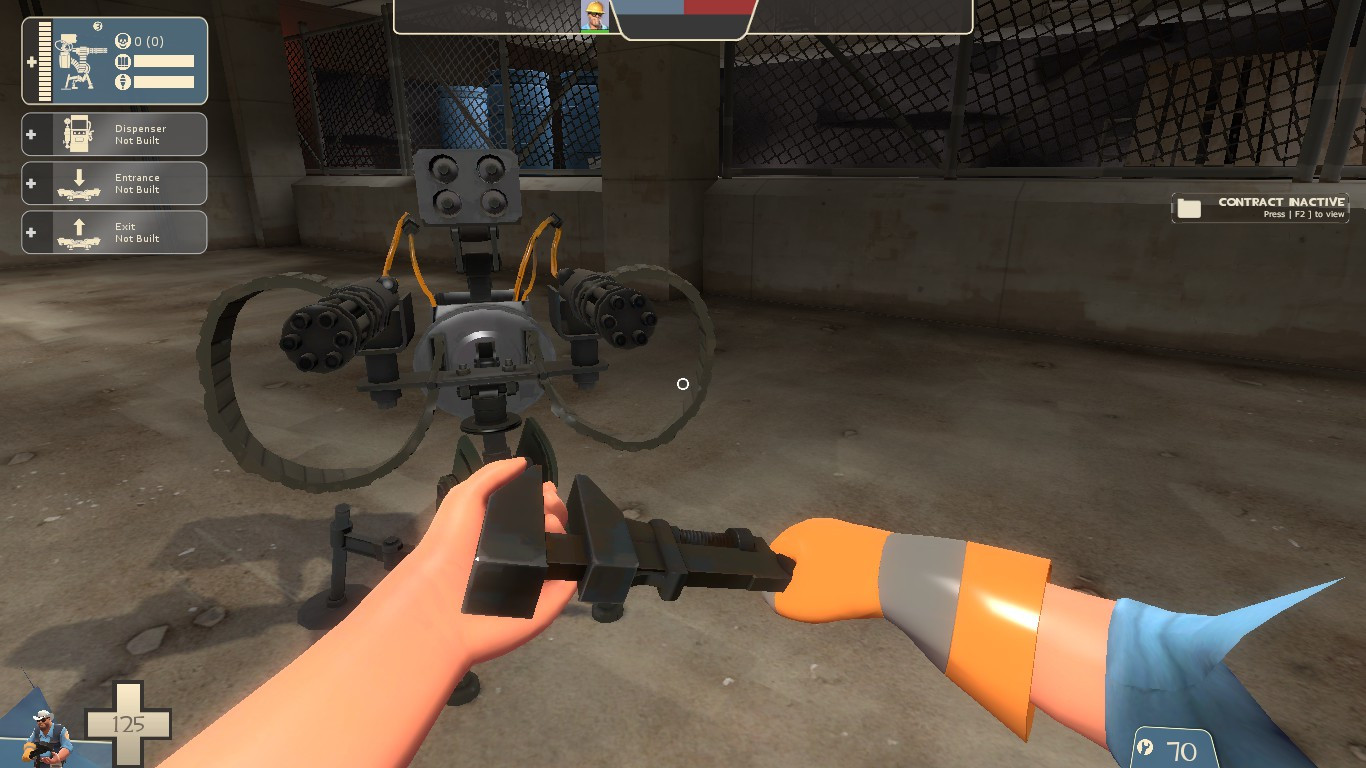Toggle the plus indicator on the Exit panel
This screenshot has width=1366, height=768.
point(32,232)
